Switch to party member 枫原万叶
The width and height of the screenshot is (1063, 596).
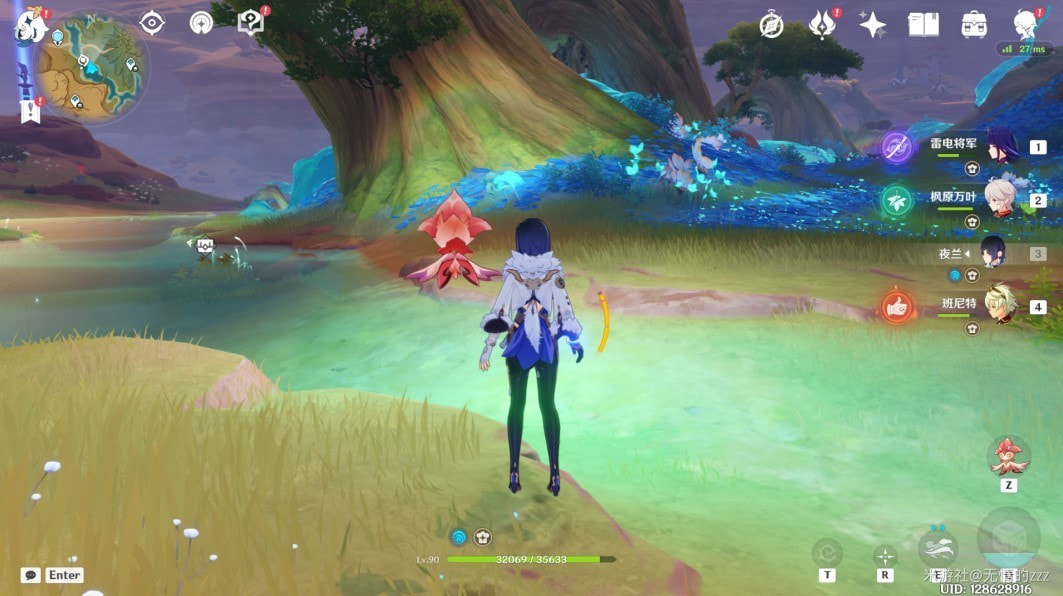pyautogui.click(x=1001, y=199)
